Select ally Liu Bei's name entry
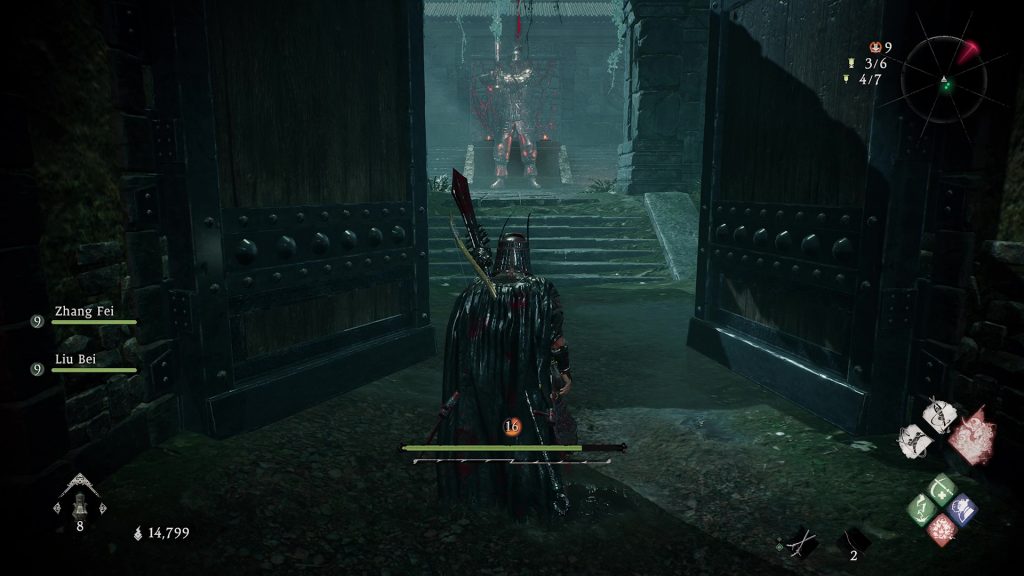1024x576 pixels. (x=74, y=359)
